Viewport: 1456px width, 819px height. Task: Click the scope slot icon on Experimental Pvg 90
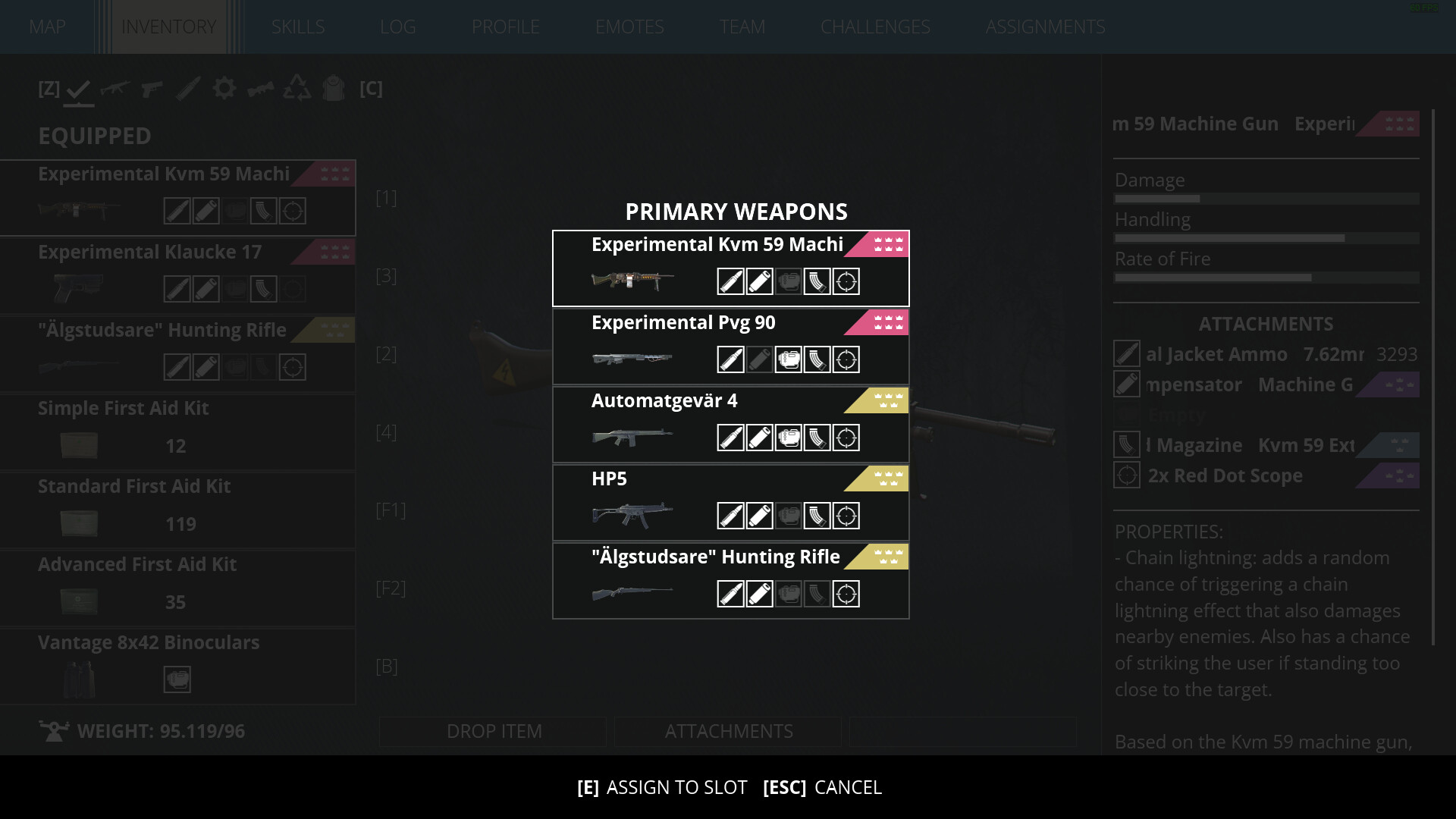coord(847,359)
